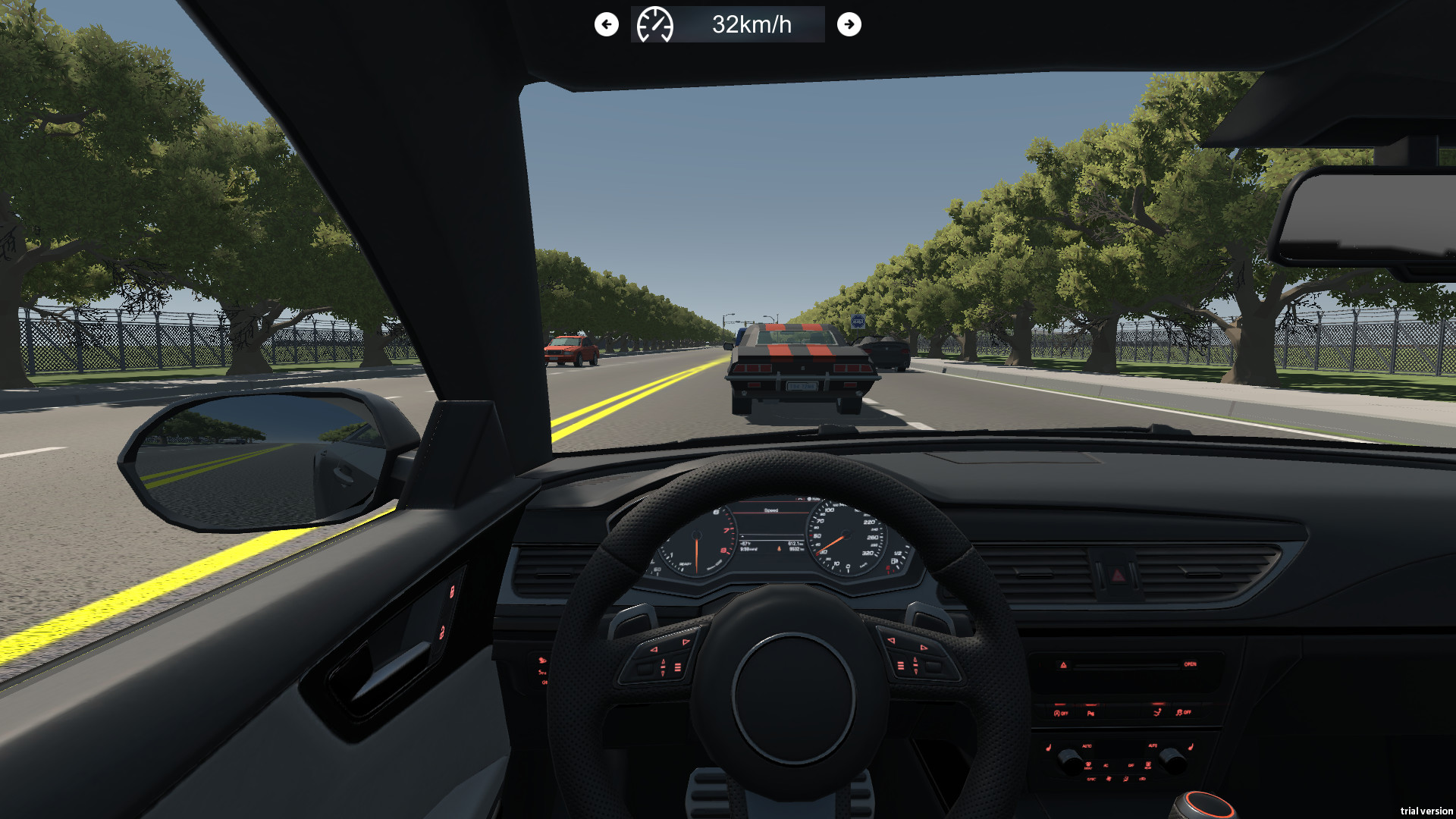Enable the driver-side AUTO climate mode
The width and height of the screenshot is (1456, 819).
pos(1086,746)
